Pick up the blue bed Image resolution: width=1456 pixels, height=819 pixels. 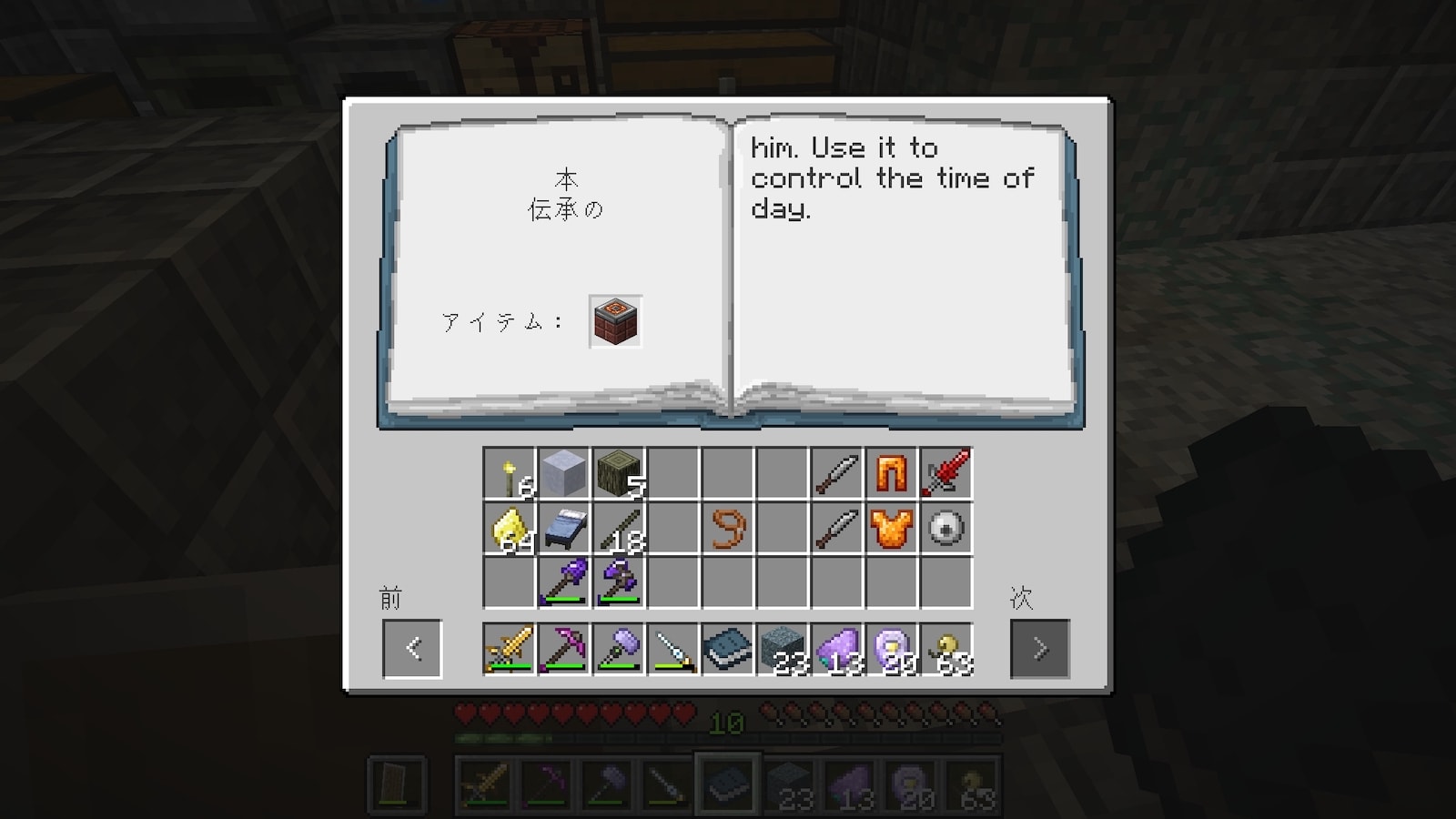[x=563, y=529]
